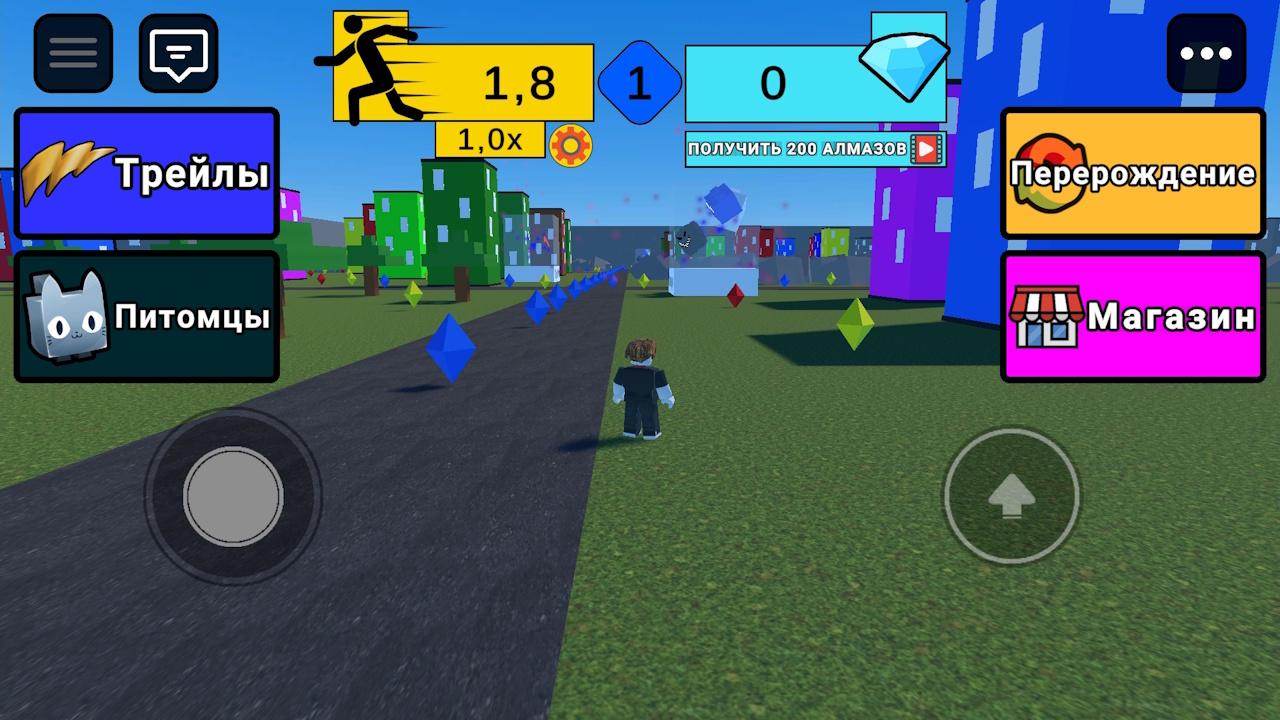Image resolution: width=1280 pixels, height=720 pixels.
Task: Open the three-dots menu in top-right corner
Action: click(x=1207, y=52)
